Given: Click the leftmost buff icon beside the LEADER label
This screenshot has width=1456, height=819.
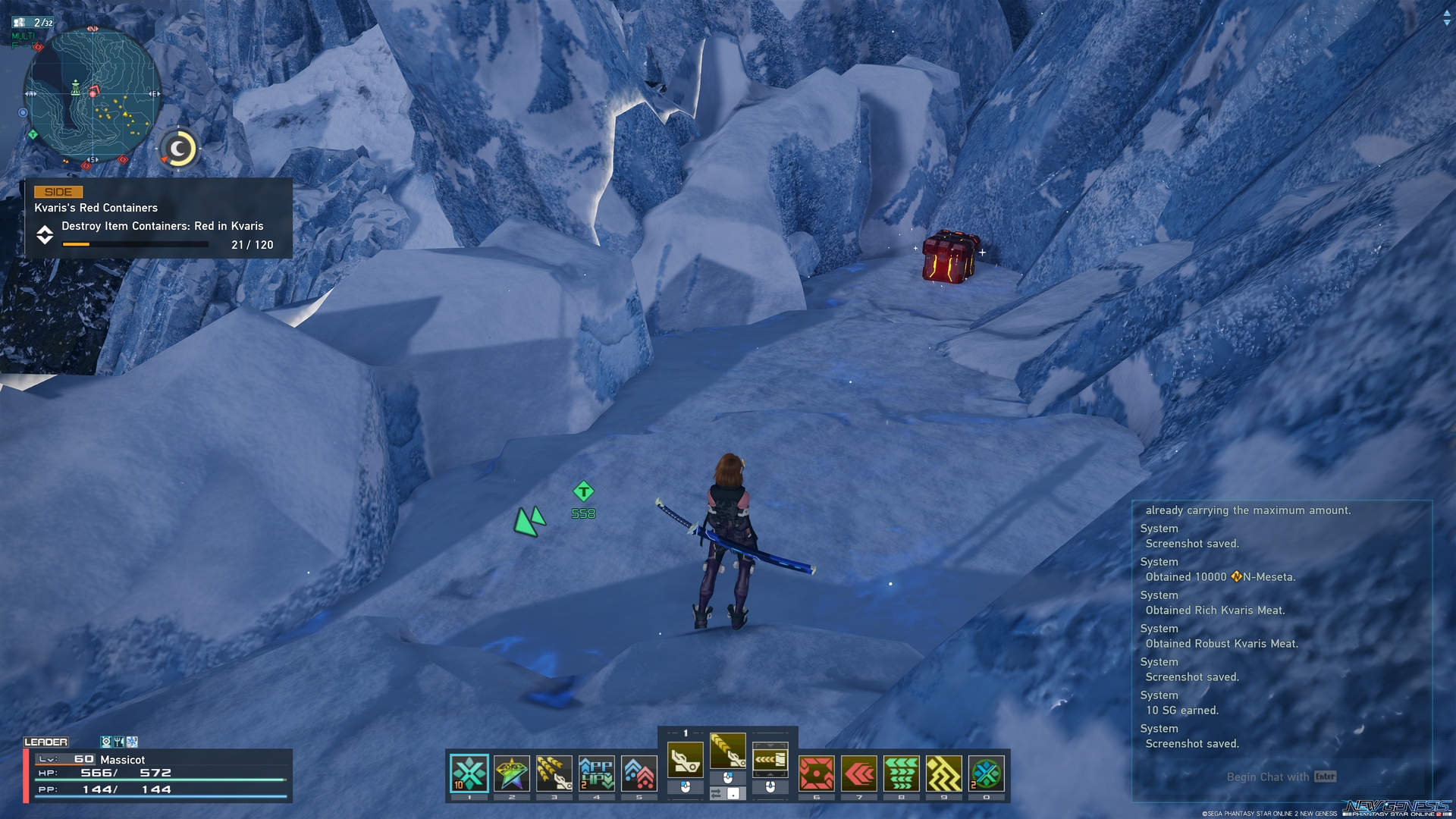Looking at the screenshot, I should click(107, 742).
